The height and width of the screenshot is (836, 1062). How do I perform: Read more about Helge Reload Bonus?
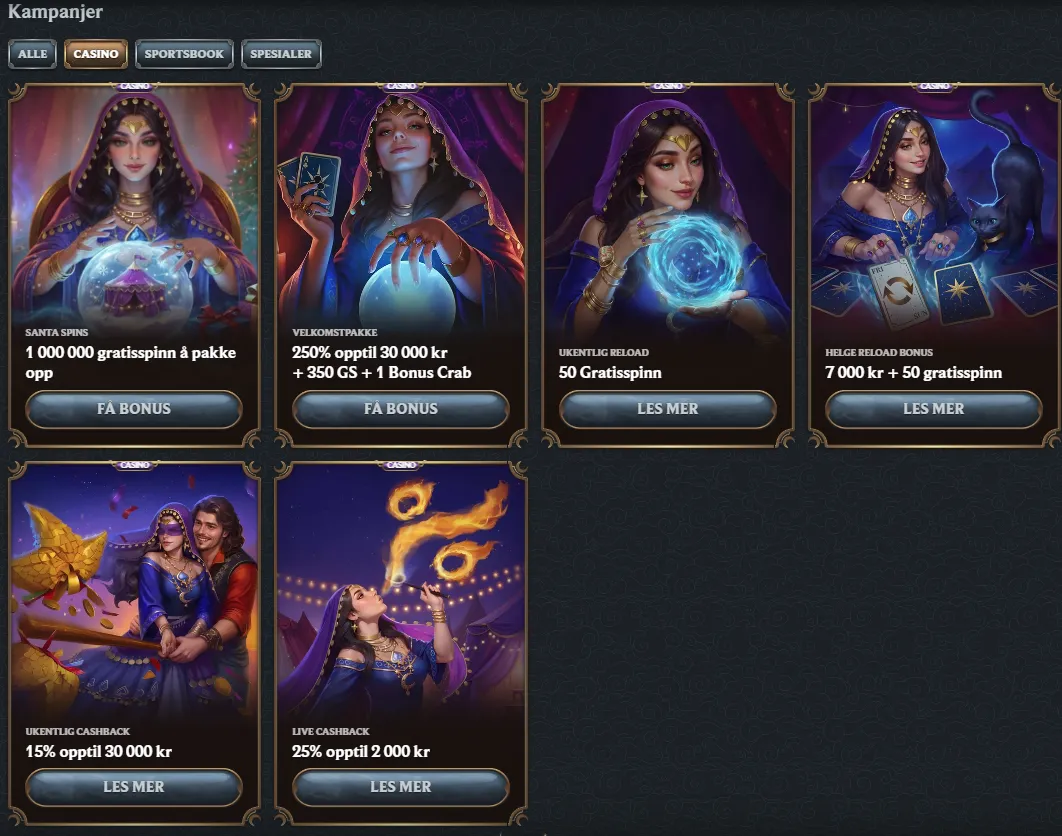click(933, 409)
